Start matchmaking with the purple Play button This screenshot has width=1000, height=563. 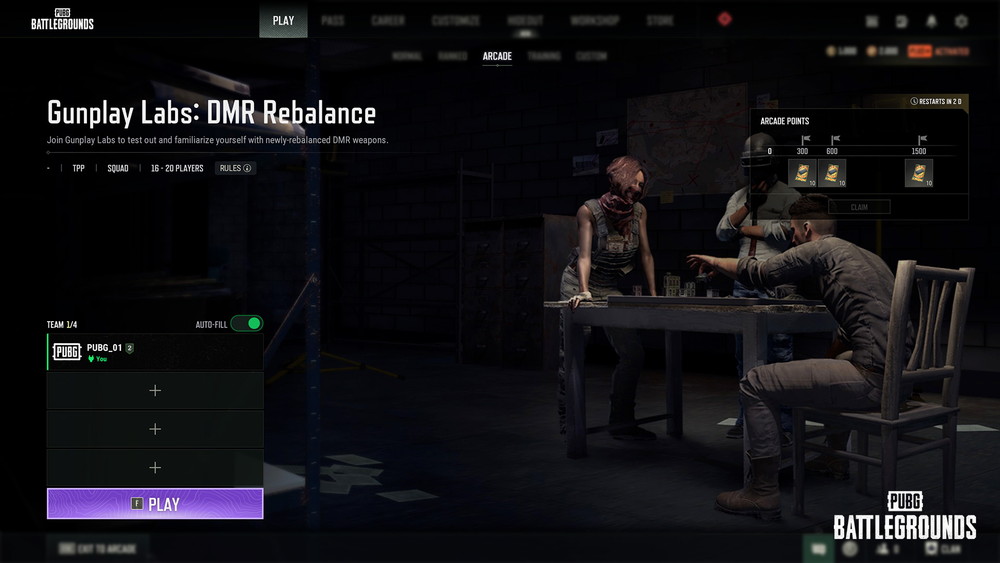pos(155,504)
